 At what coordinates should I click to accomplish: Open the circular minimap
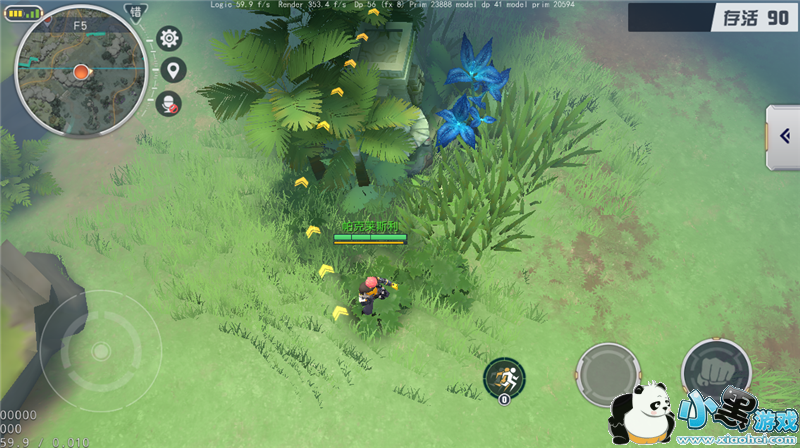pos(80,72)
